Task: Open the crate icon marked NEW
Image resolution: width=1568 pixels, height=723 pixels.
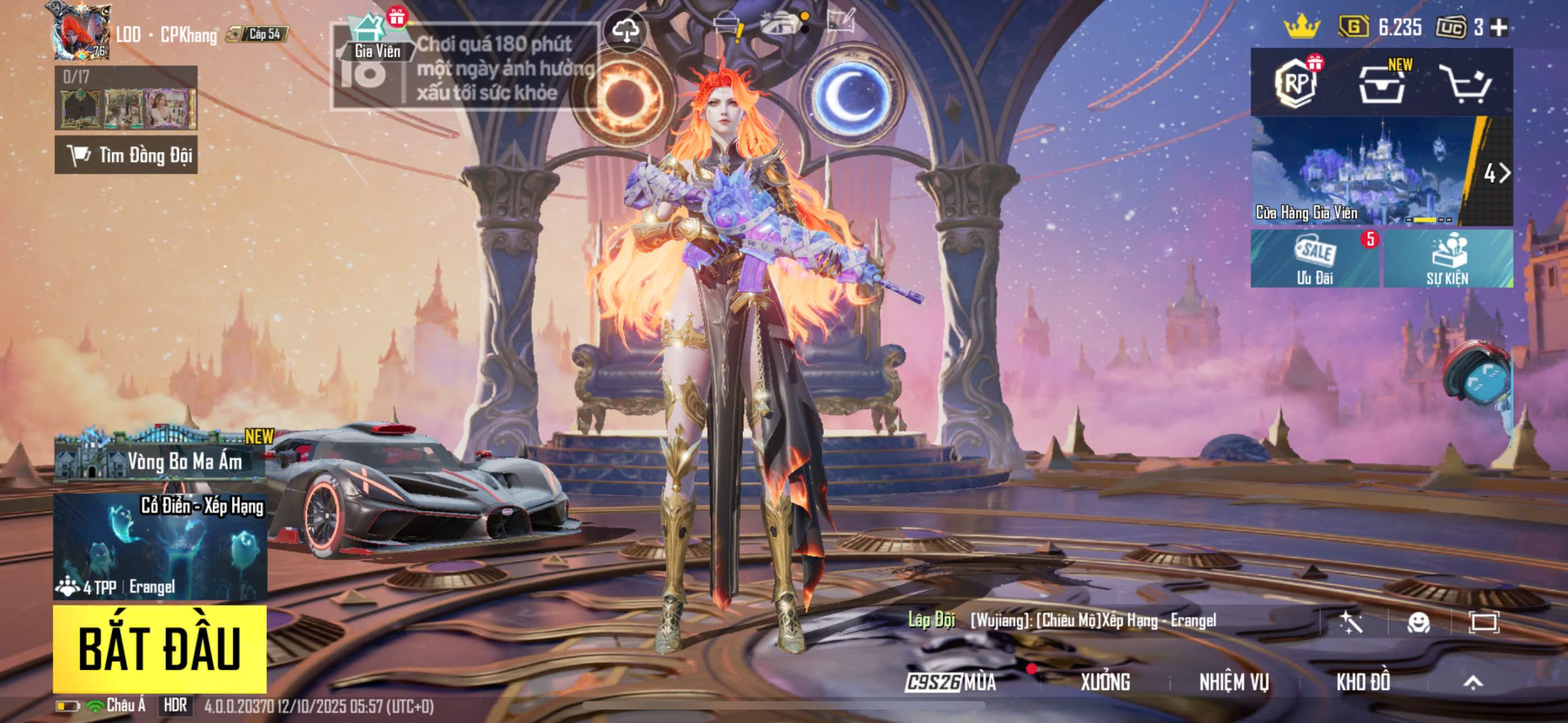Action: click(1382, 84)
